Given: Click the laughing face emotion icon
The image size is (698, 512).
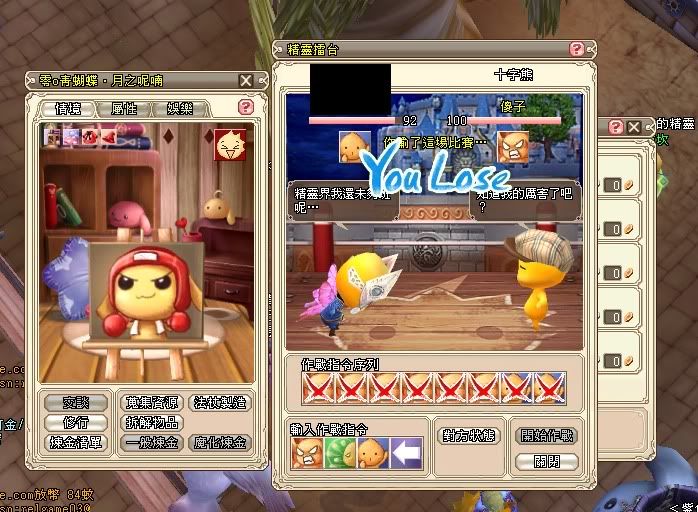Looking at the screenshot, I should 229,144.
